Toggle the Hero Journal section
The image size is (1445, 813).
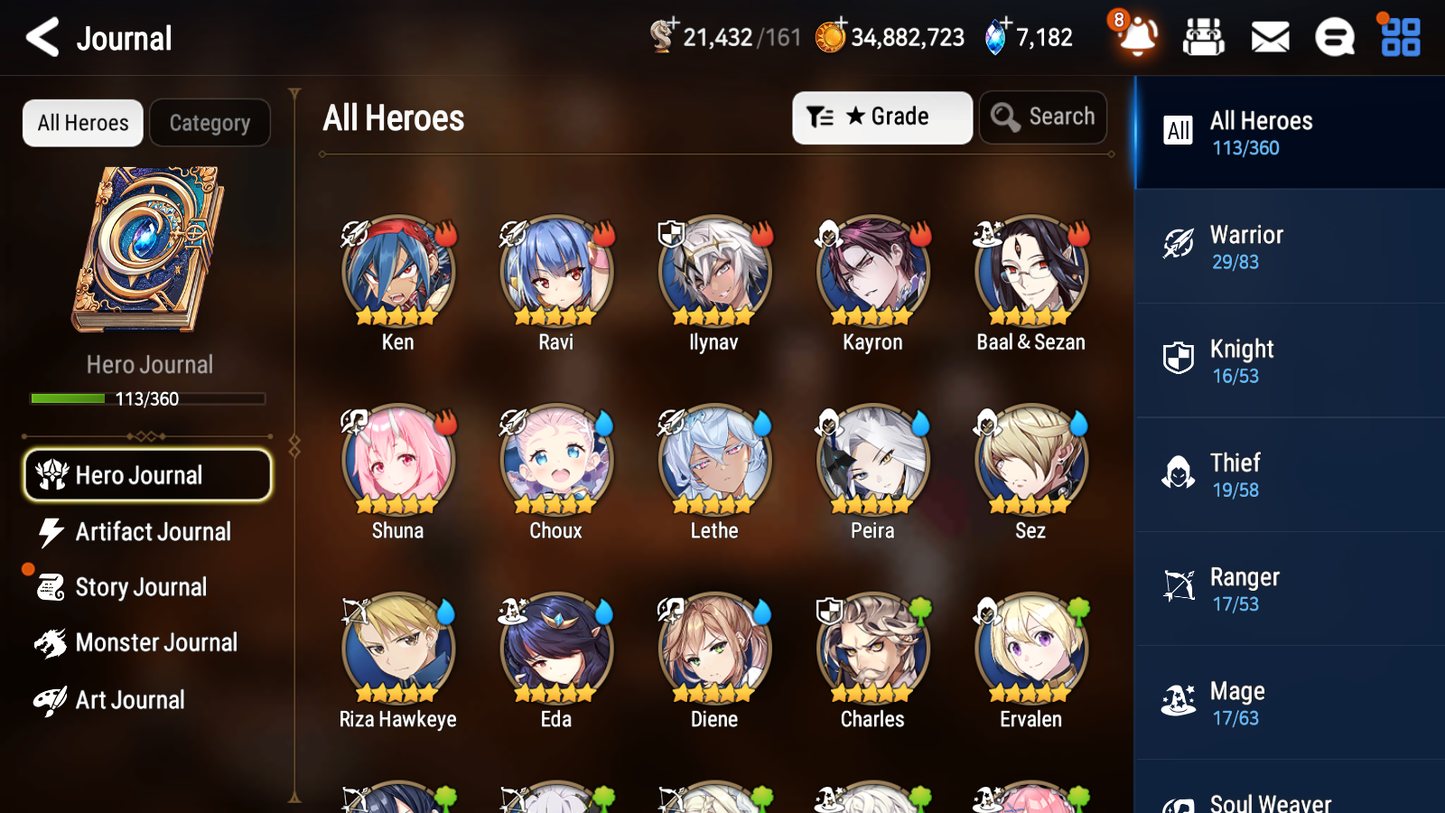click(147, 475)
